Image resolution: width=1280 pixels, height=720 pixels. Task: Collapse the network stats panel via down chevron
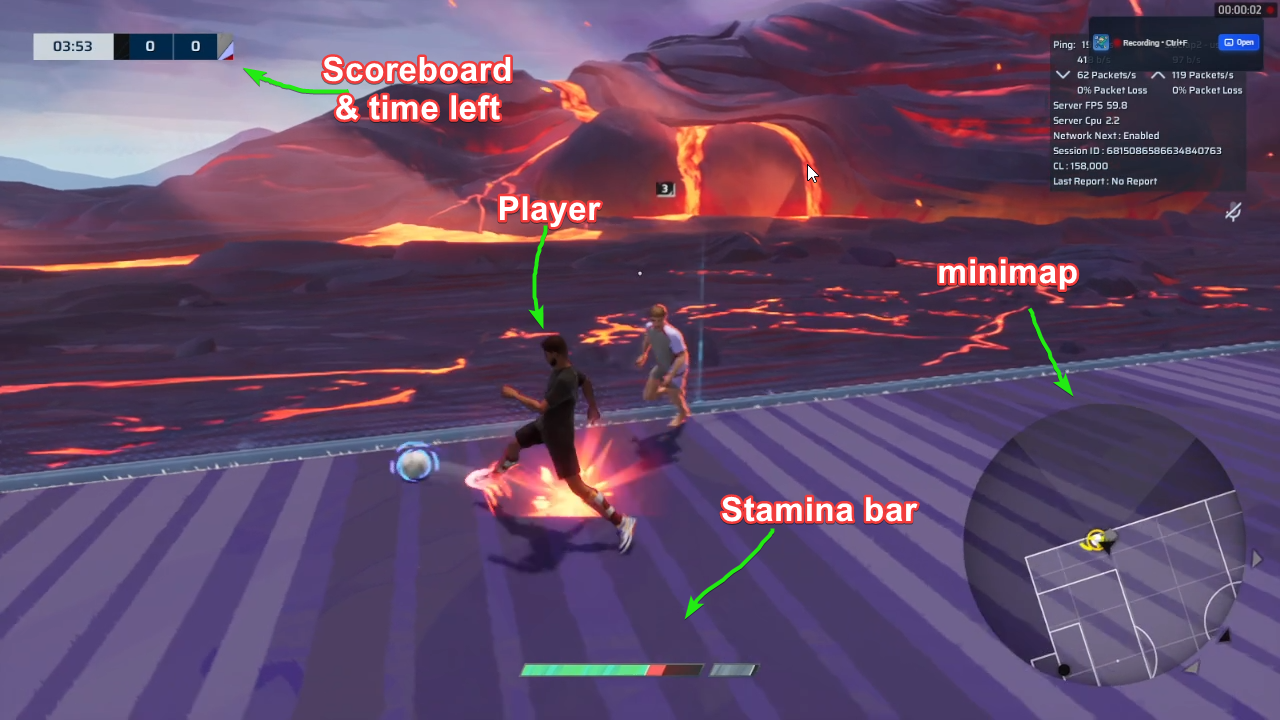click(x=1062, y=75)
